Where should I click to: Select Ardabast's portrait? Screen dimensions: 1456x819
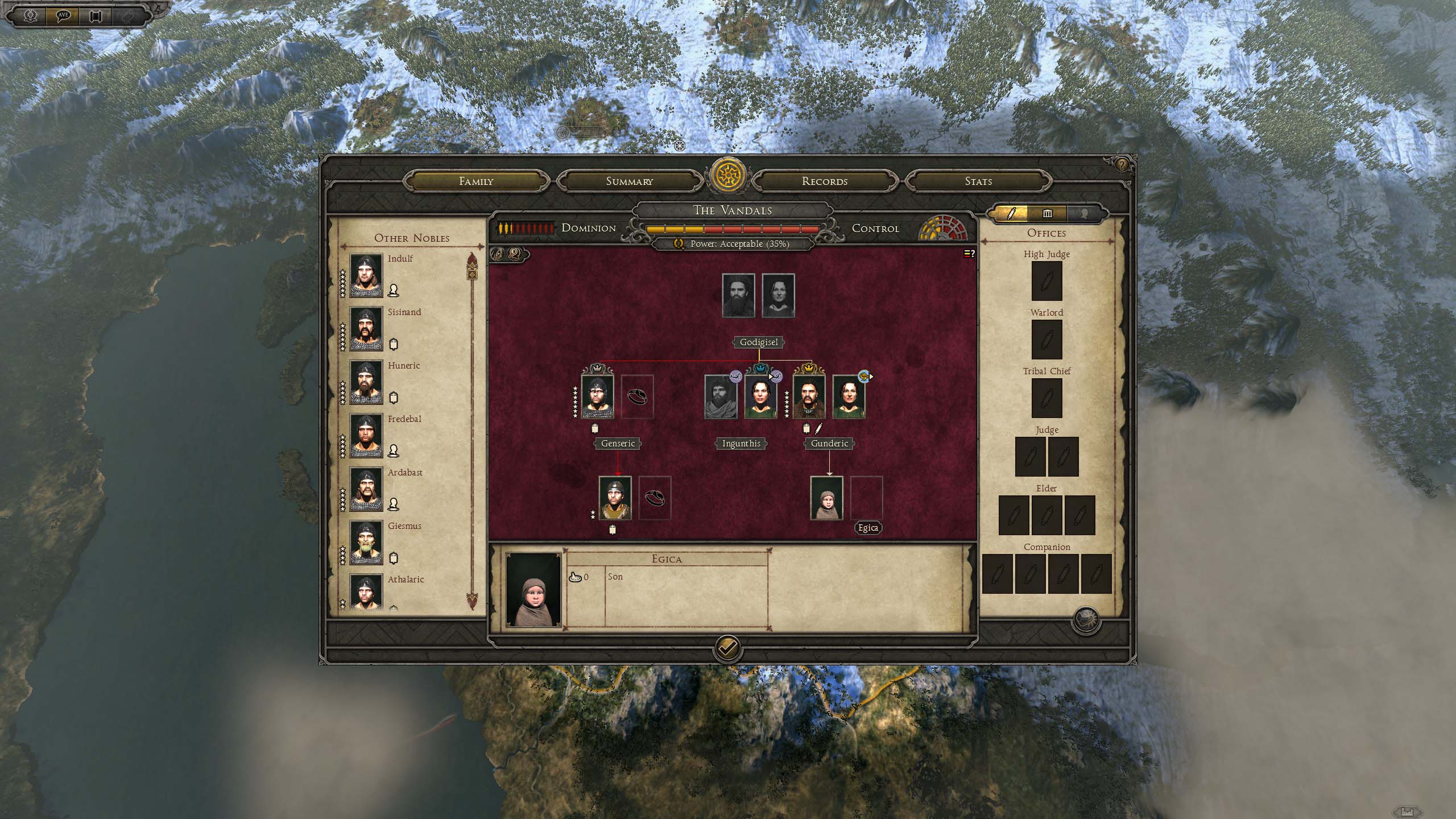click(x=366, y=489)
